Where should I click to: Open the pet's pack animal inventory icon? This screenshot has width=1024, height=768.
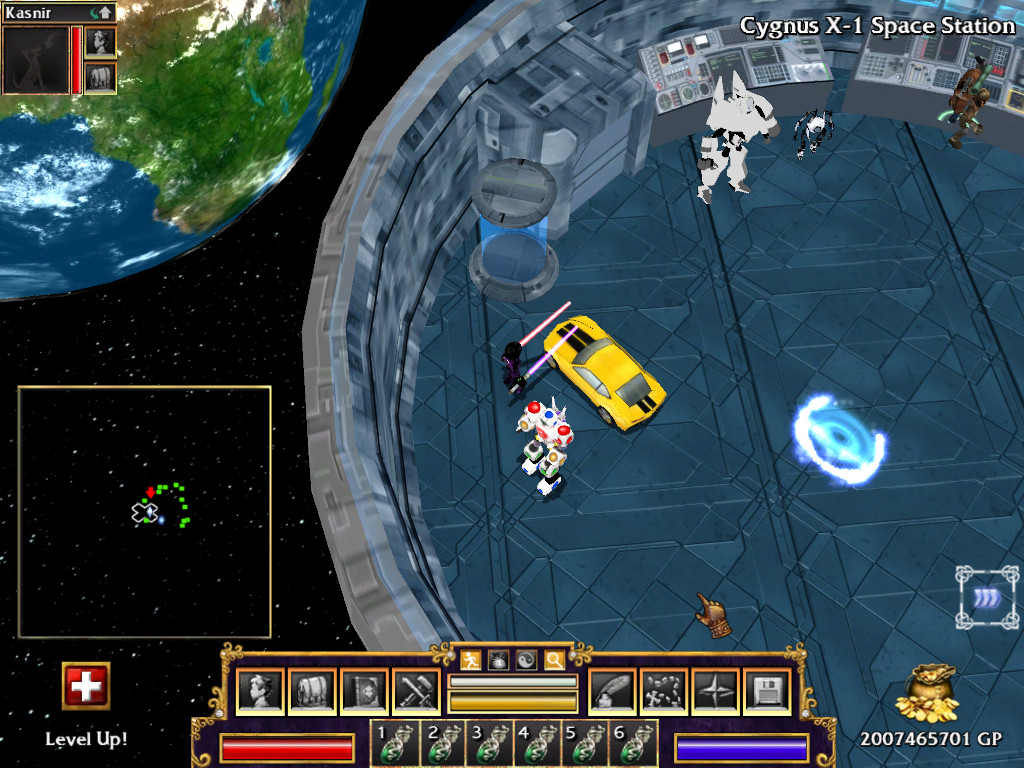click(101, 77)
